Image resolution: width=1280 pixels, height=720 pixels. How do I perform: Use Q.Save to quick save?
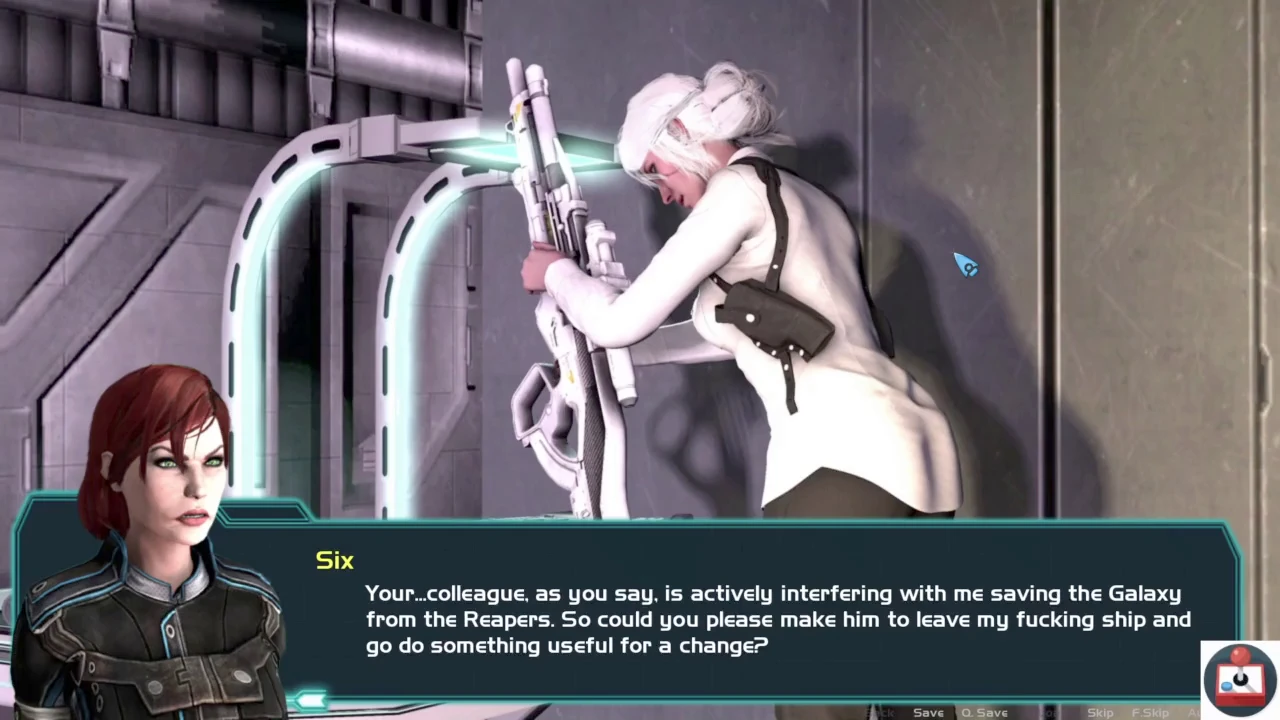pos(985,712)
